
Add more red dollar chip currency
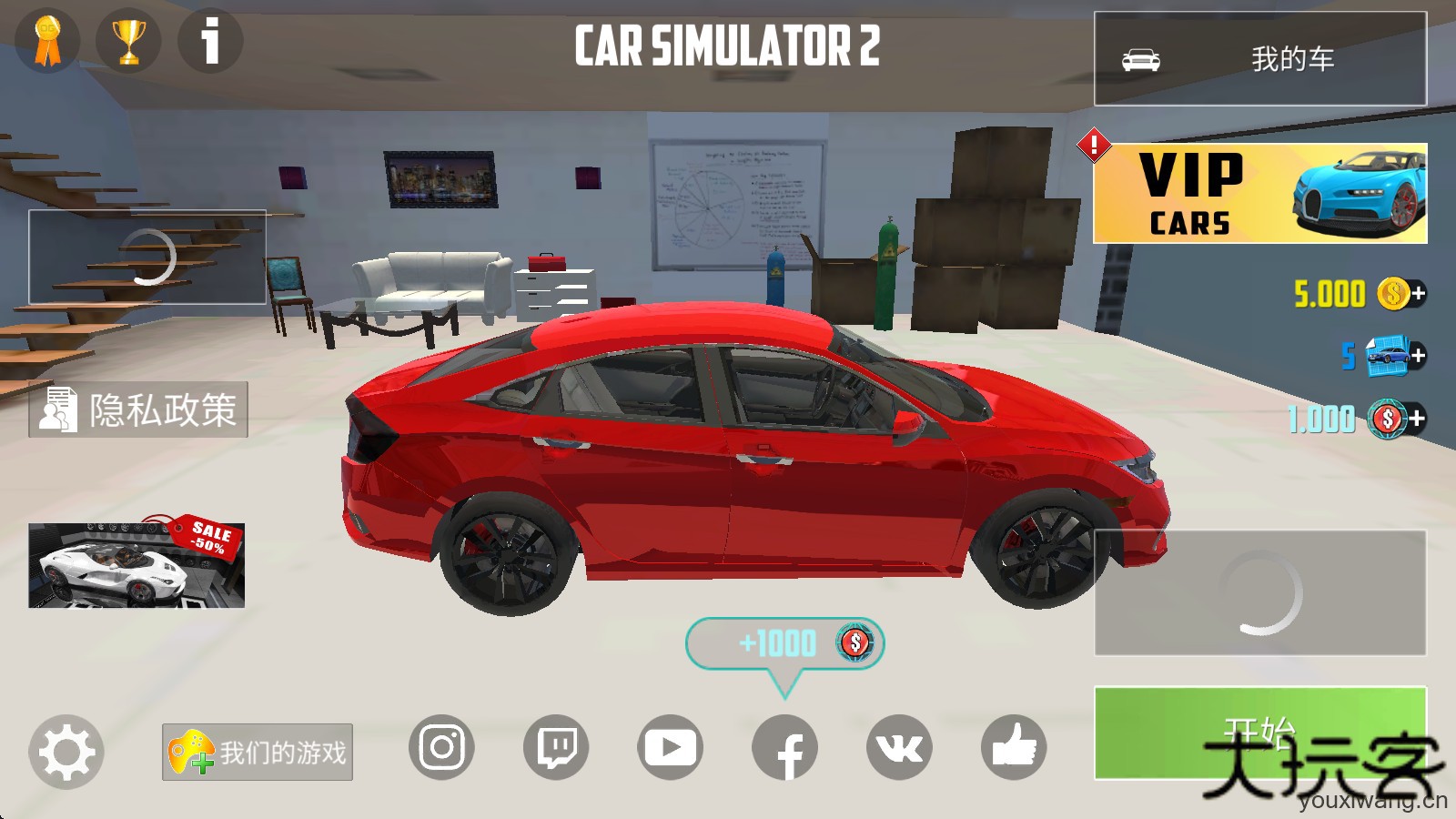point(1418,419)
